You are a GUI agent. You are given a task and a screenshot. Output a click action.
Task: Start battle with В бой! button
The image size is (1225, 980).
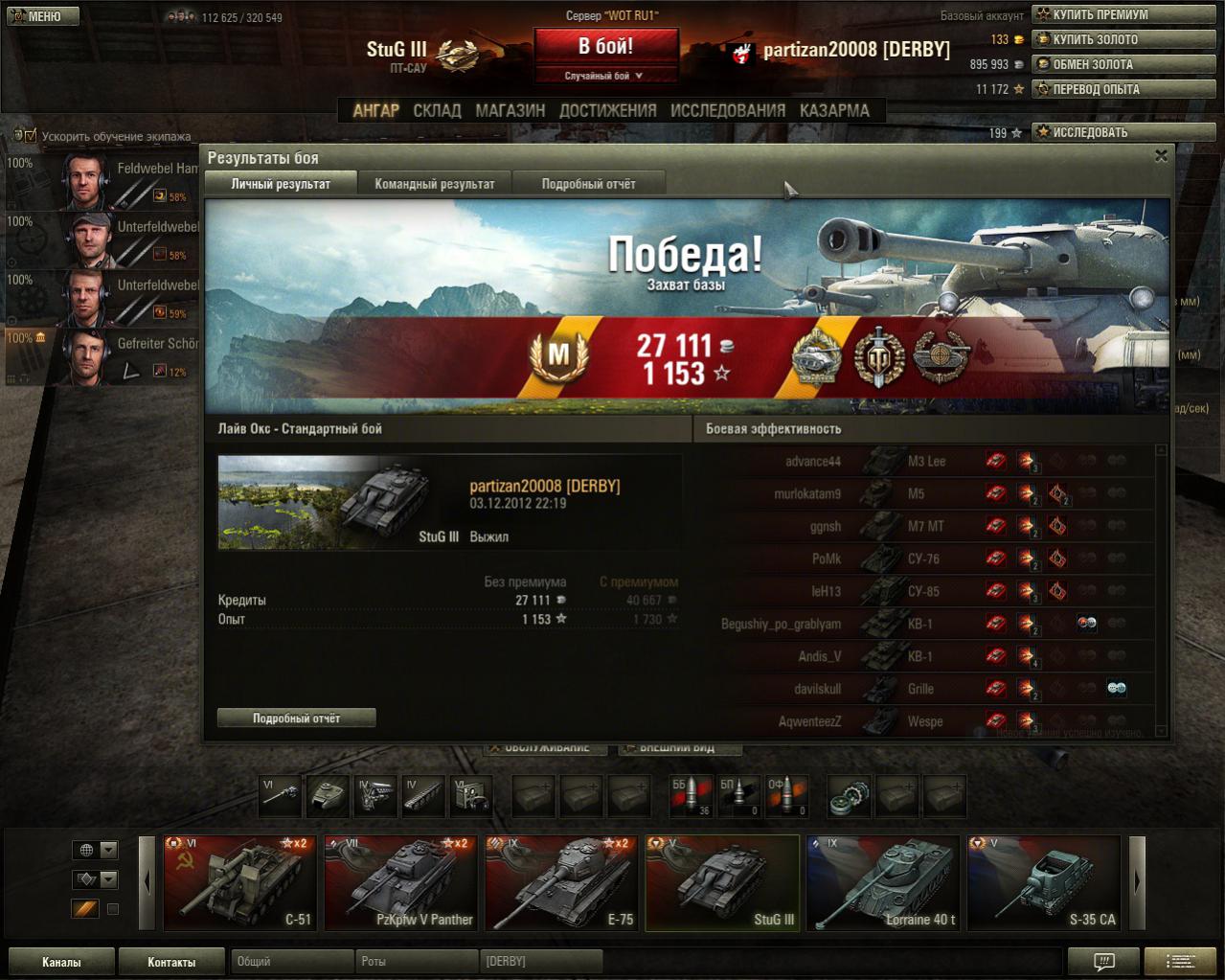tap(605, 47)
